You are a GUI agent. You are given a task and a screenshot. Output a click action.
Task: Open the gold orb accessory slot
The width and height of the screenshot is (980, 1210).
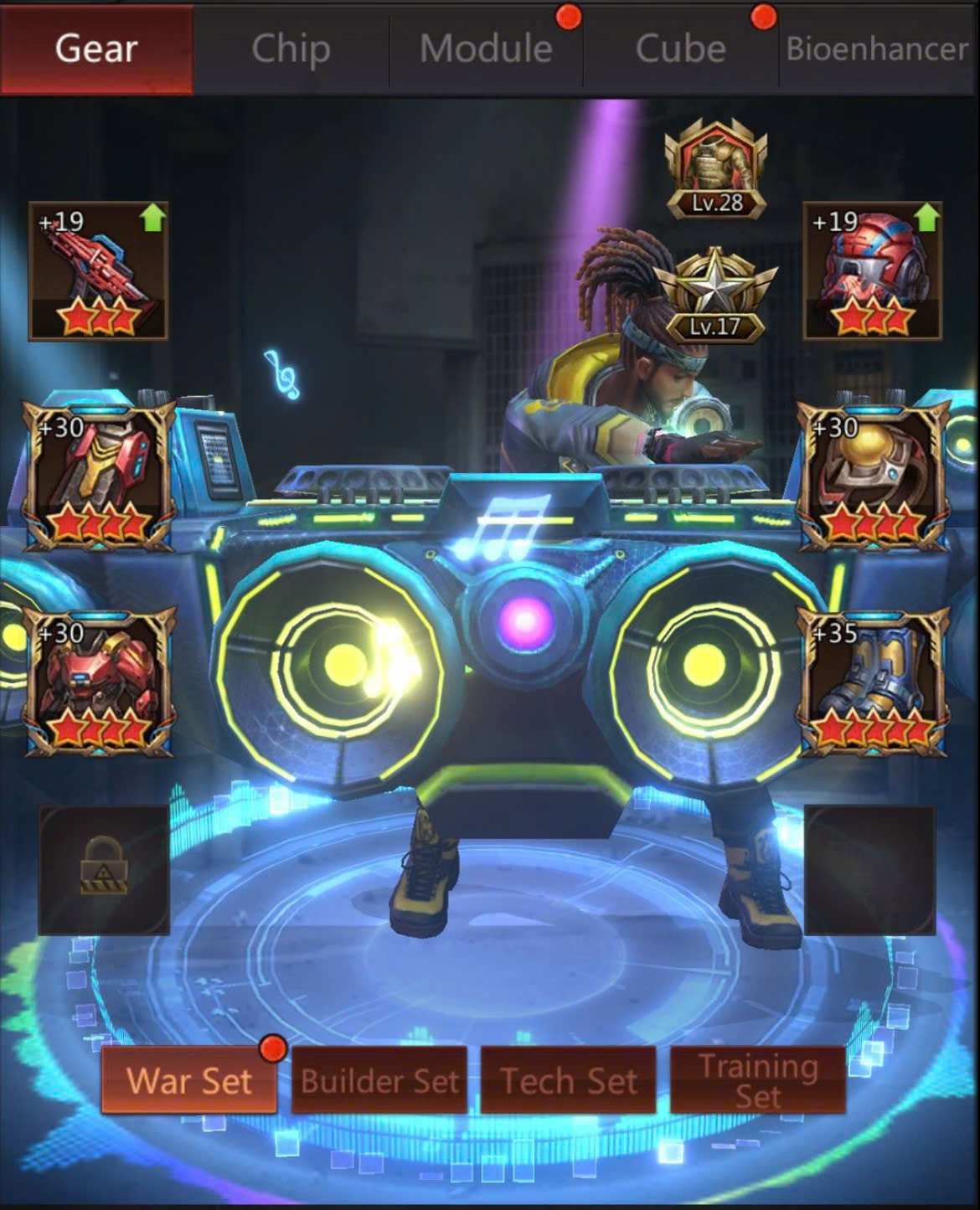point(873,476)
